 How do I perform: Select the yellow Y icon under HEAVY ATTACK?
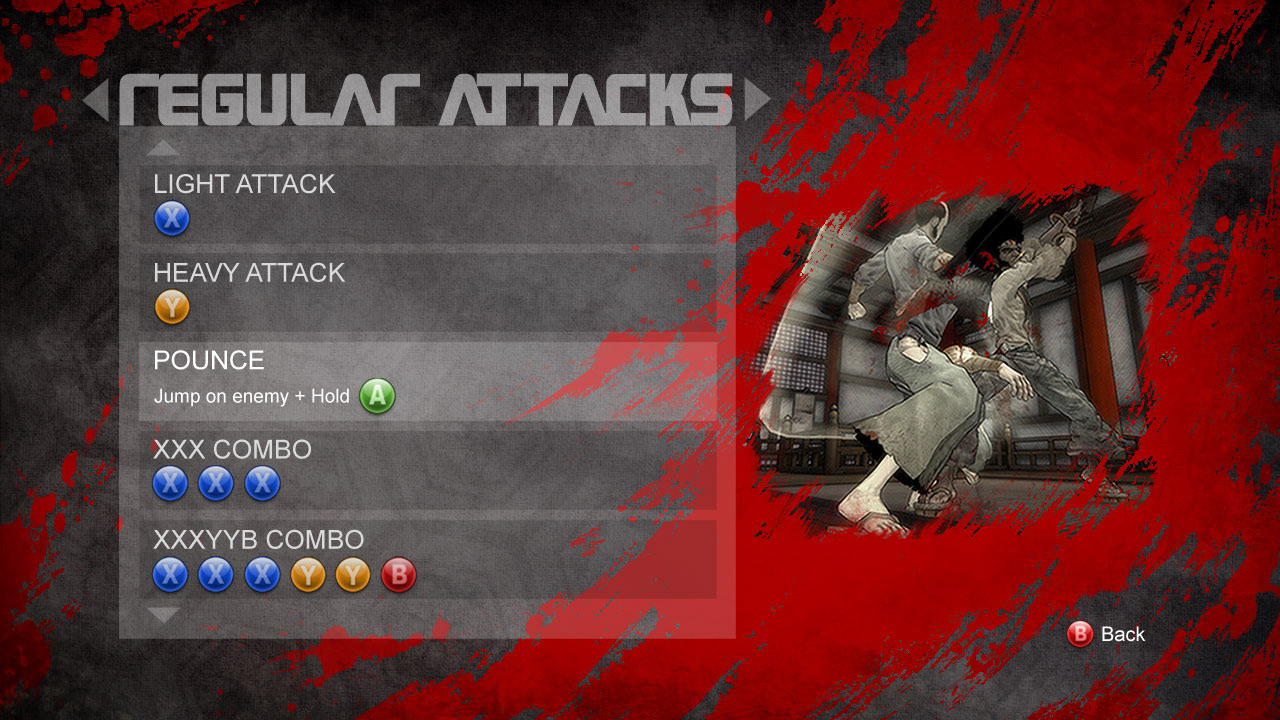point(171,307)
